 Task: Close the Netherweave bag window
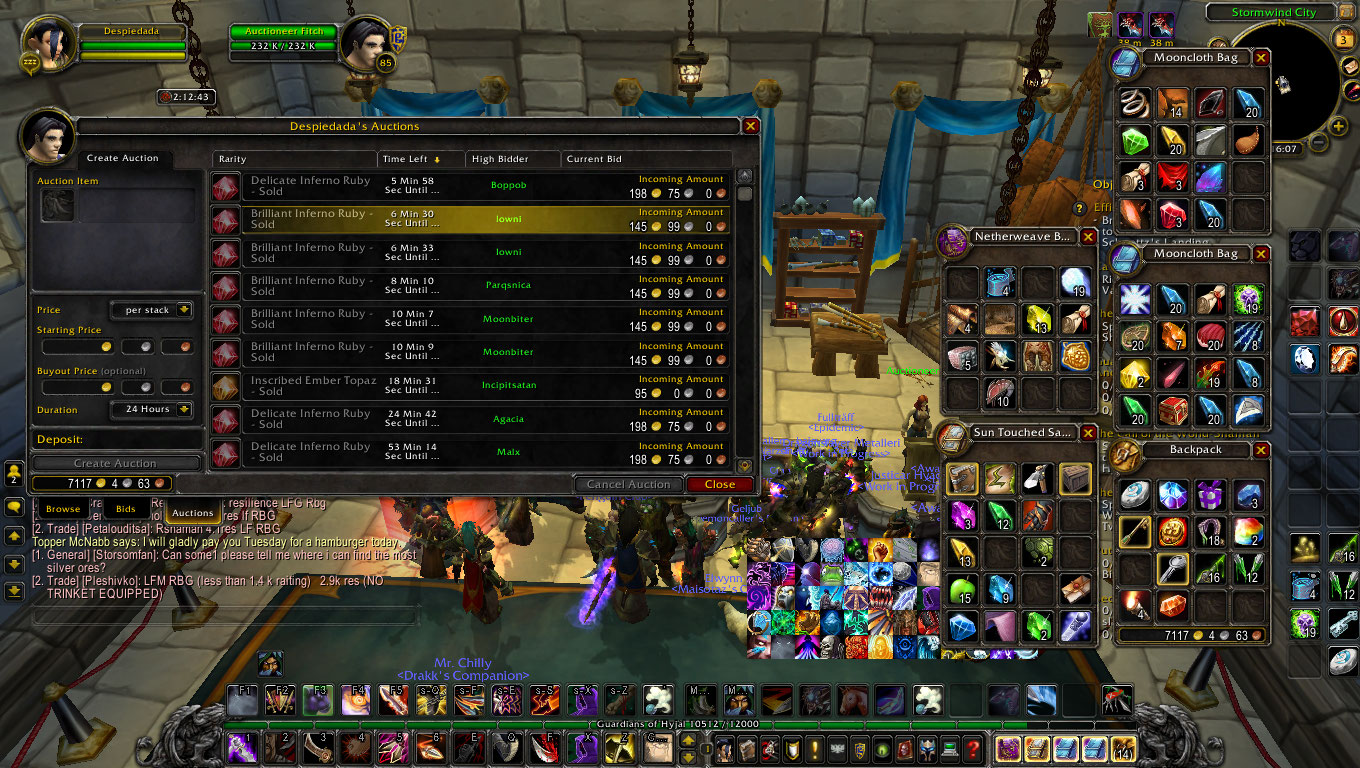(x=1088, y=237)
